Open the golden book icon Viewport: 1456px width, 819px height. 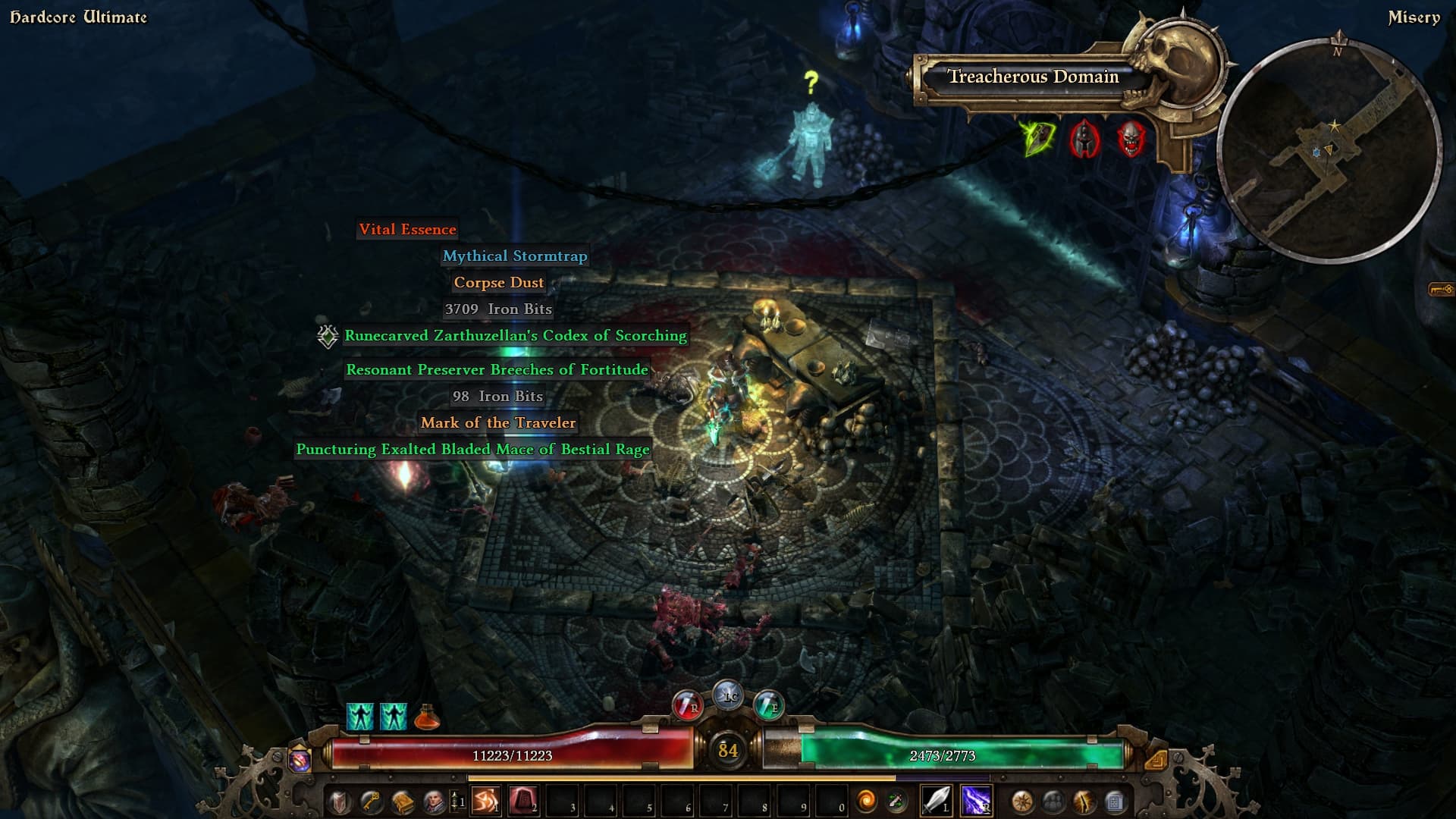coord(402,802)
